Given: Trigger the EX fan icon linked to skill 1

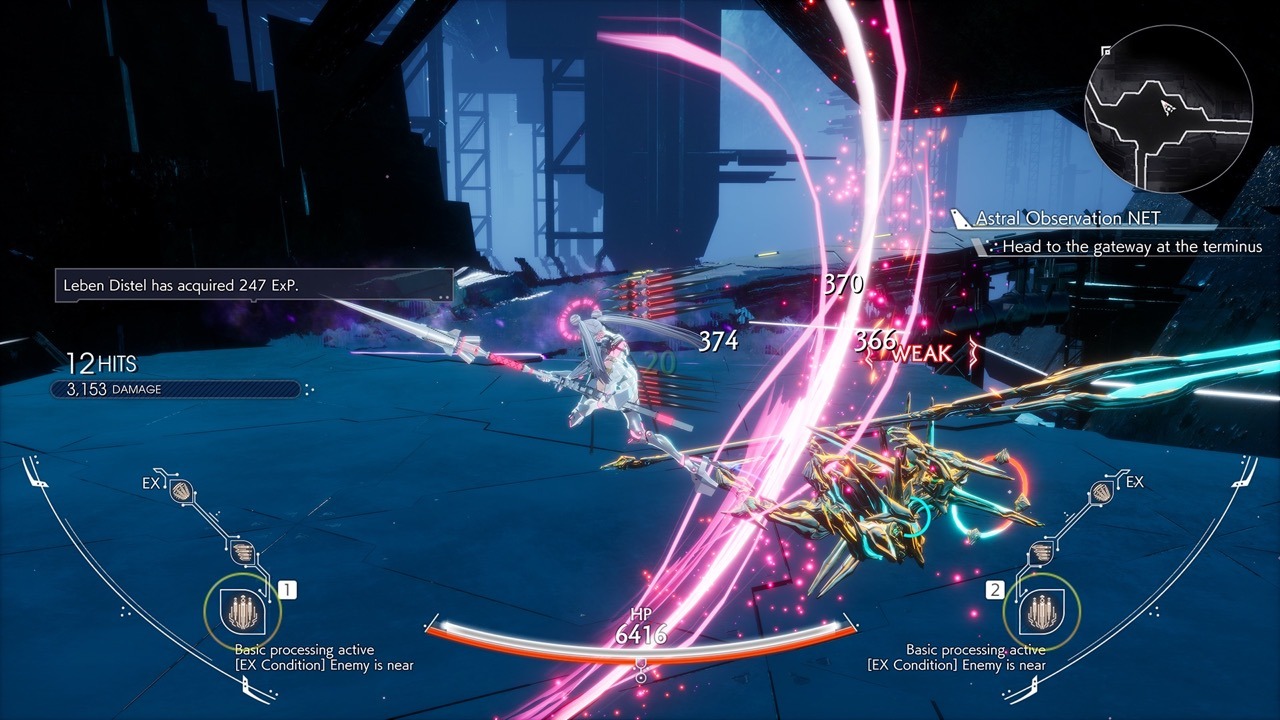Looking at the screenshot, I should (182, 491).
